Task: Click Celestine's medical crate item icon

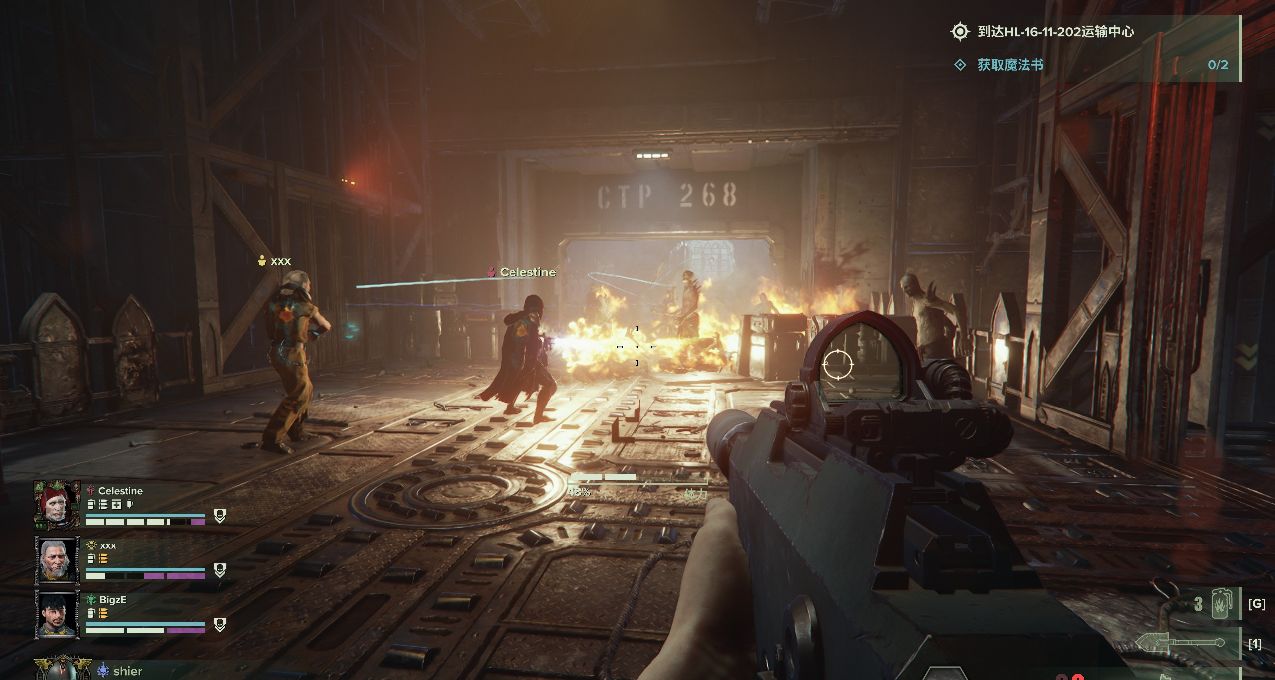Action: (116, 505)
